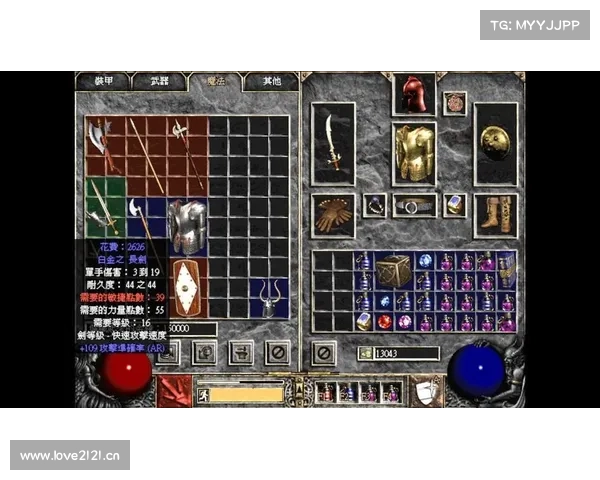Click the equipped red helmet slot

pos(413,94)
